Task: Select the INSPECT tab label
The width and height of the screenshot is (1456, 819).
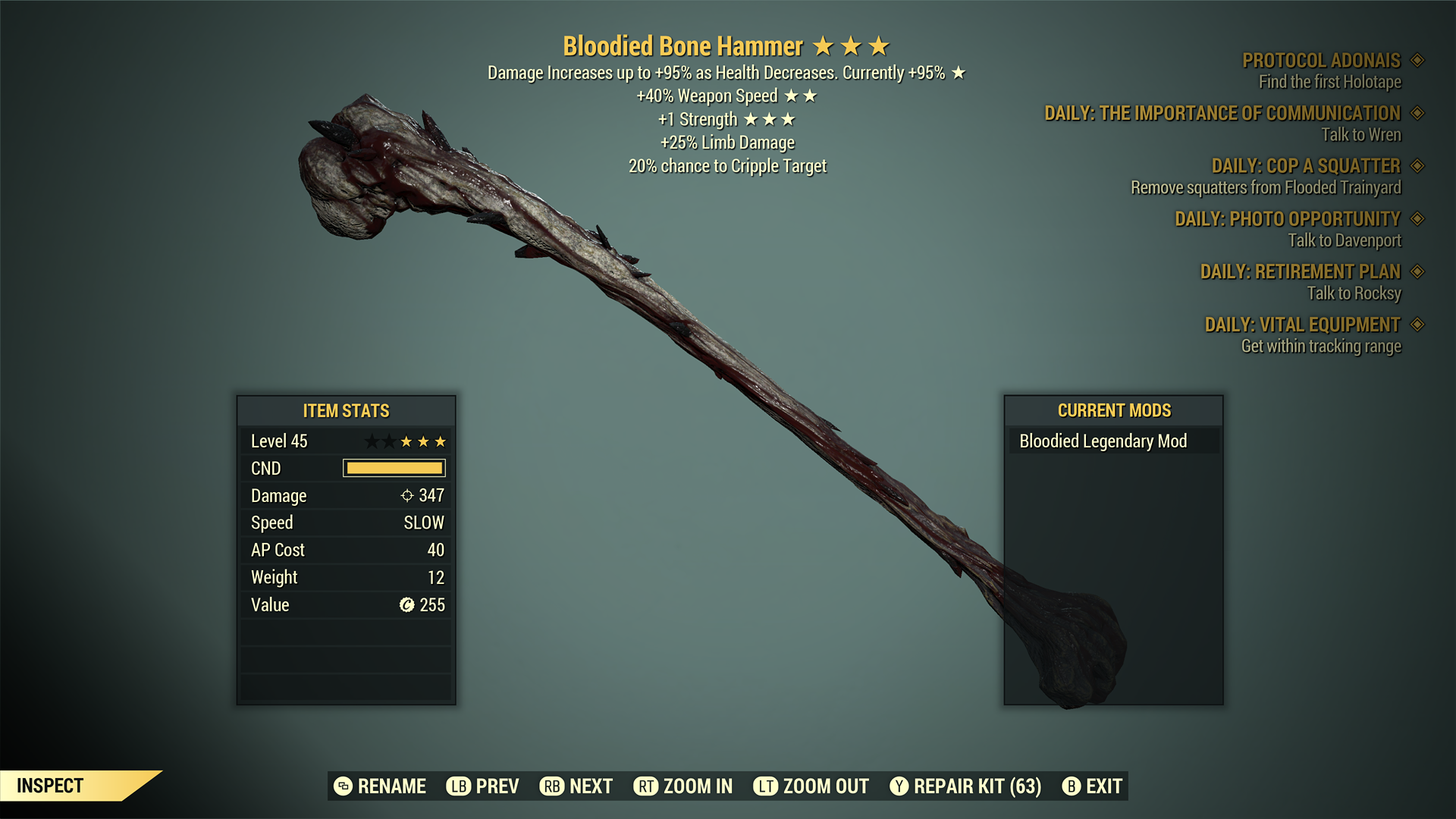Action: [x=49, y=786]
